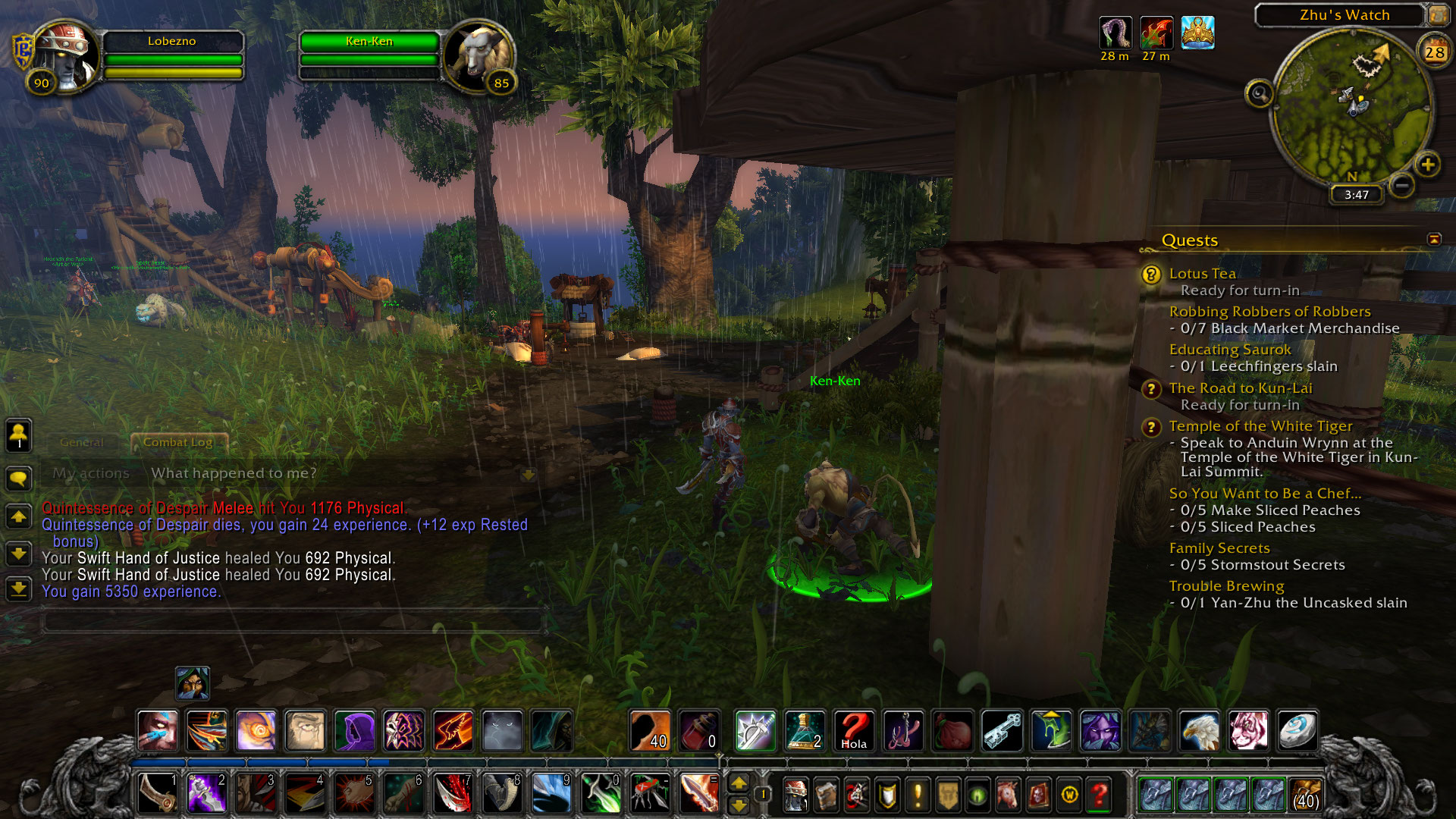Use the Hearthstone on the action bar
The width and height of the screenshot is (1456, 819).
coord(1298,731)
